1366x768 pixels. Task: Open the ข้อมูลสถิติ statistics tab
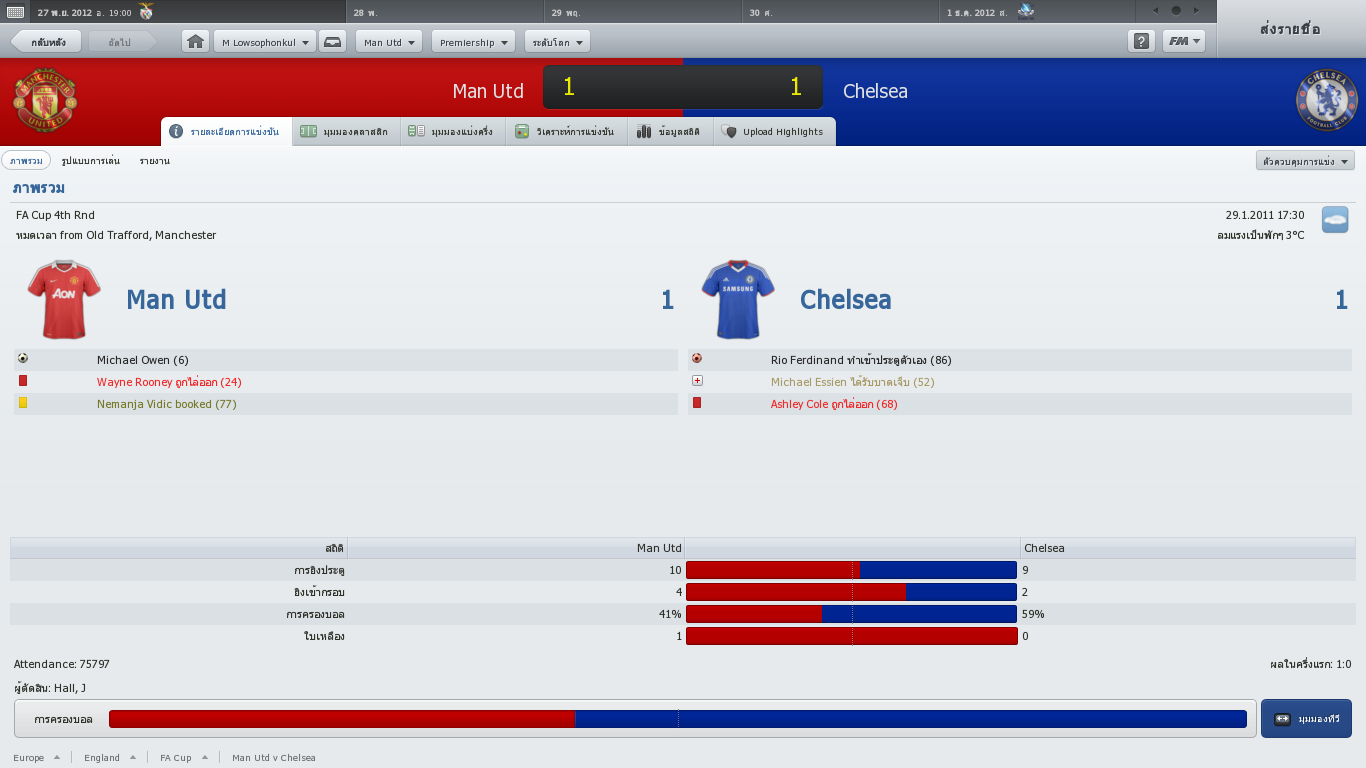pos(669,132)
